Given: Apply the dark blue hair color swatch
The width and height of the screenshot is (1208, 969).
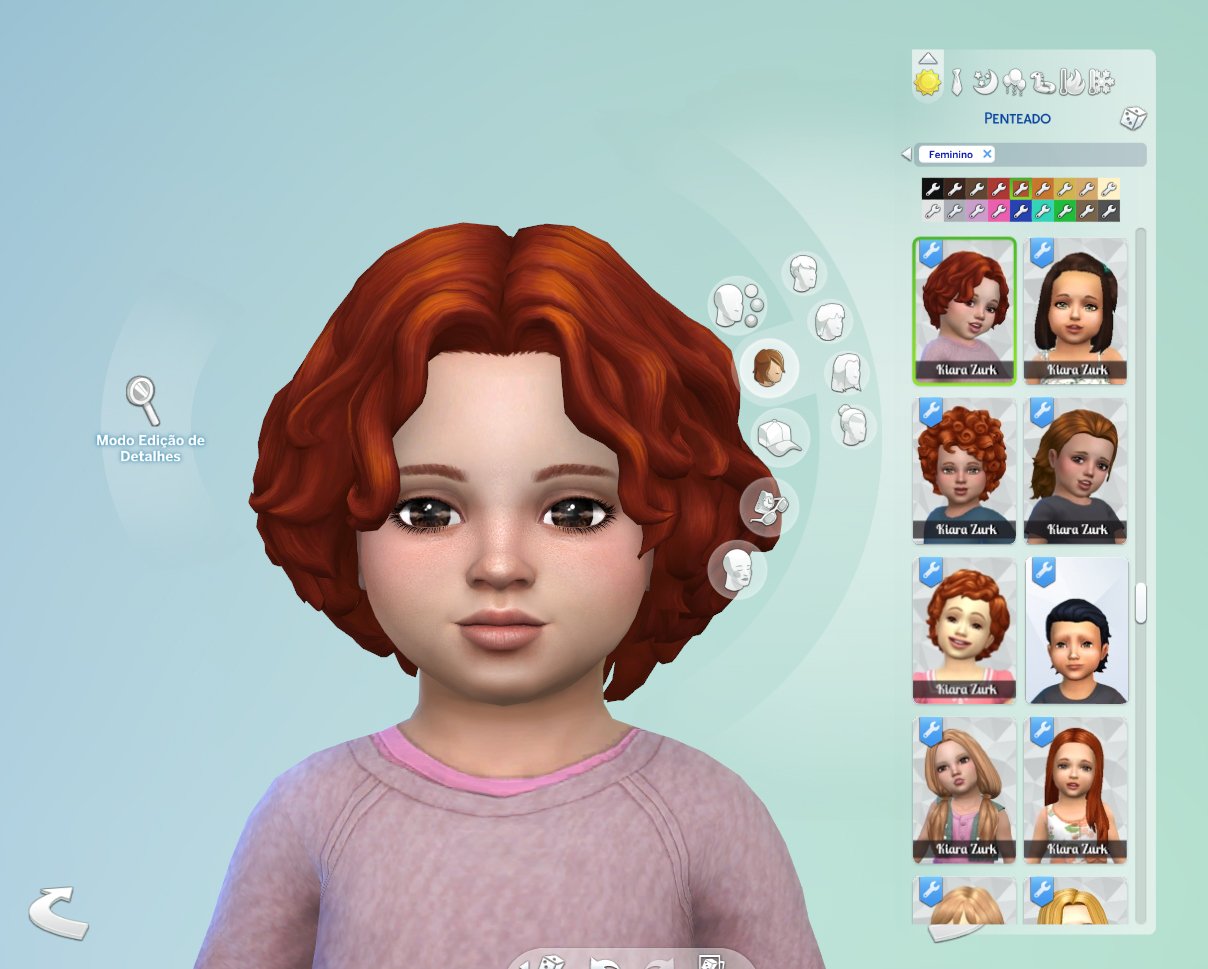Looking at the screenshot, I should (x=1020, y=210).
